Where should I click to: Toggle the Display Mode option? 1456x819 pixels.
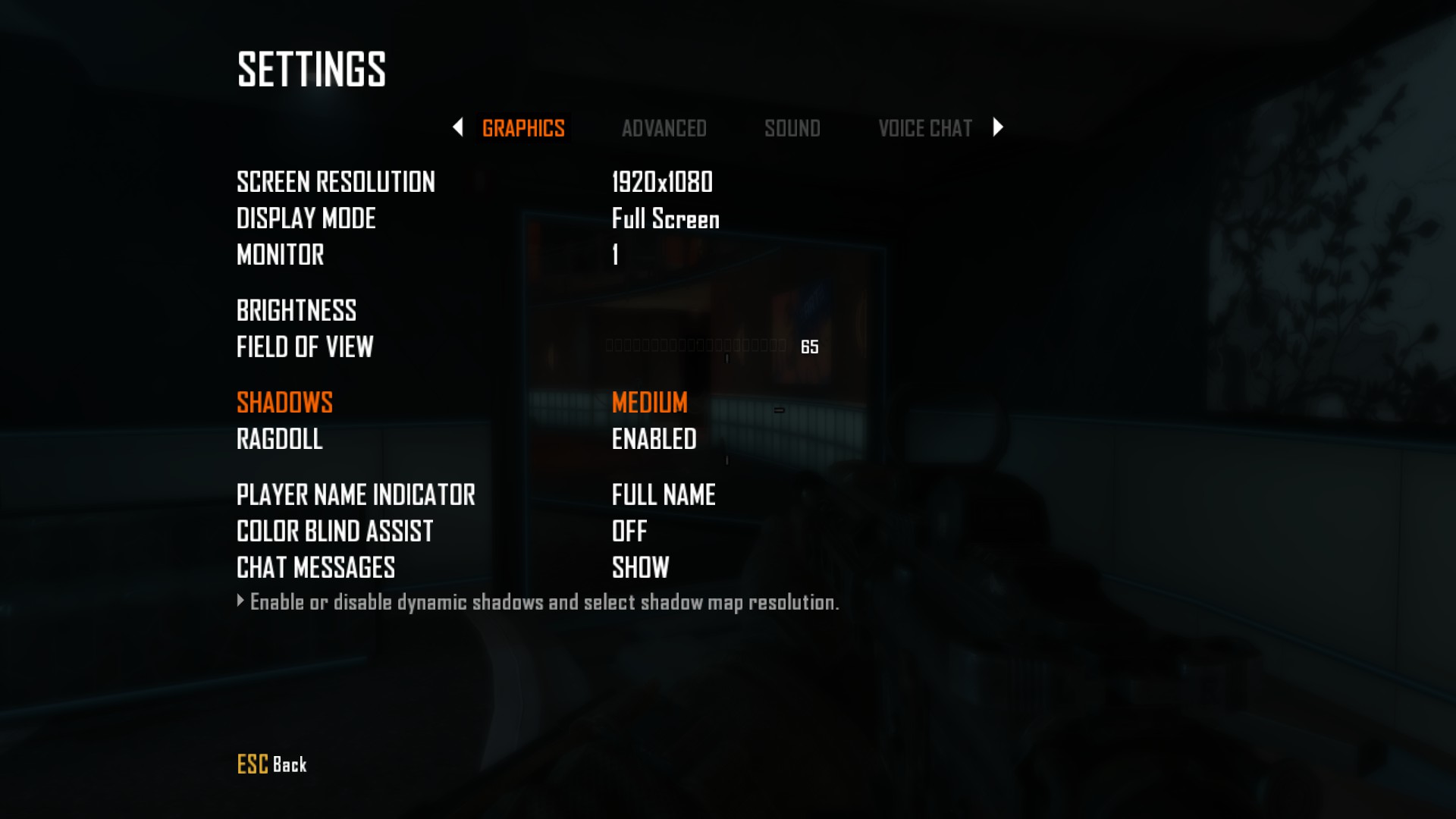pyautogui.click(x=665, y=218)
